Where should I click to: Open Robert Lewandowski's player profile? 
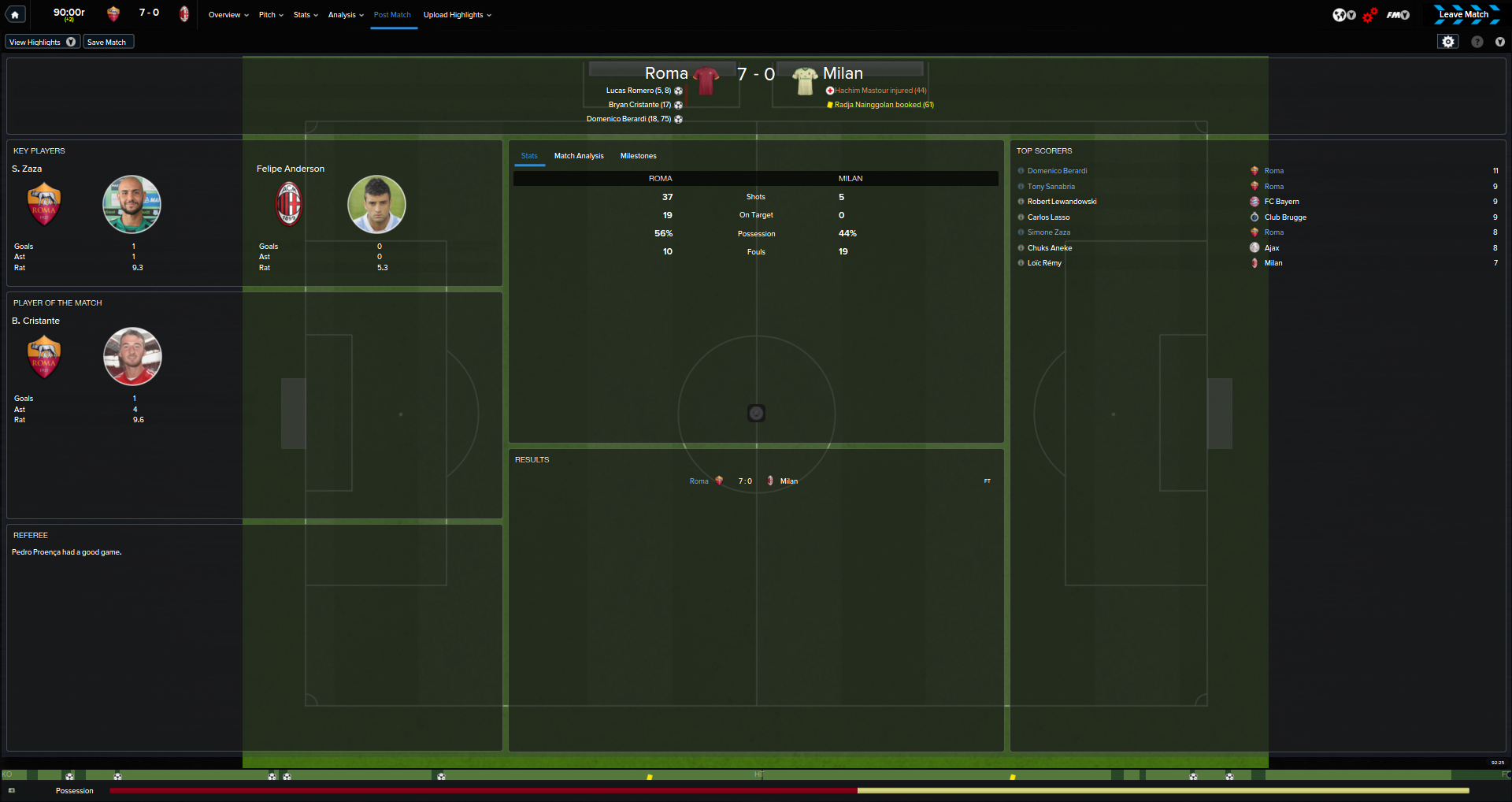(x=1062, y=202)
